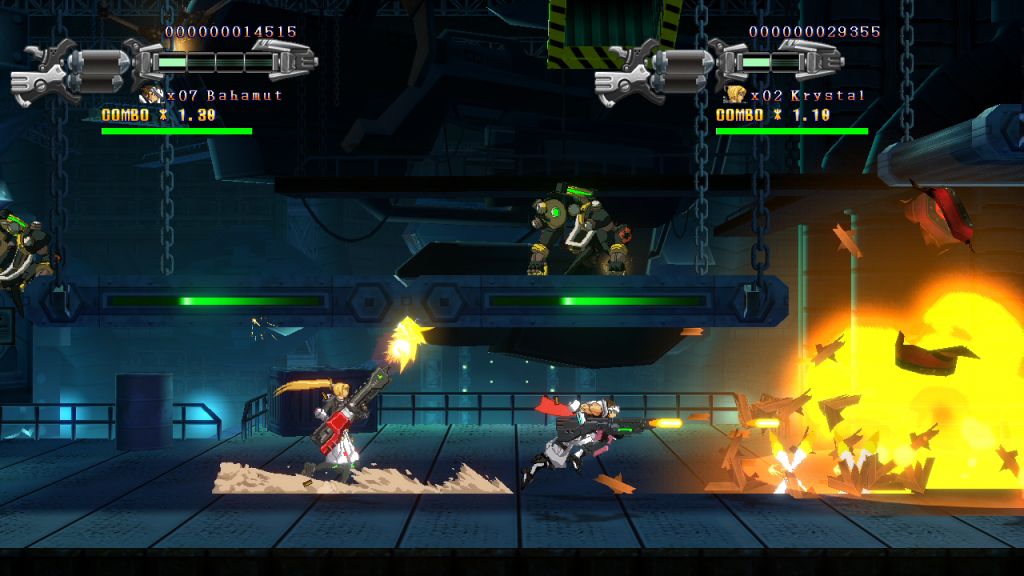Click Krystal's character portrait icon

point(736,95)
